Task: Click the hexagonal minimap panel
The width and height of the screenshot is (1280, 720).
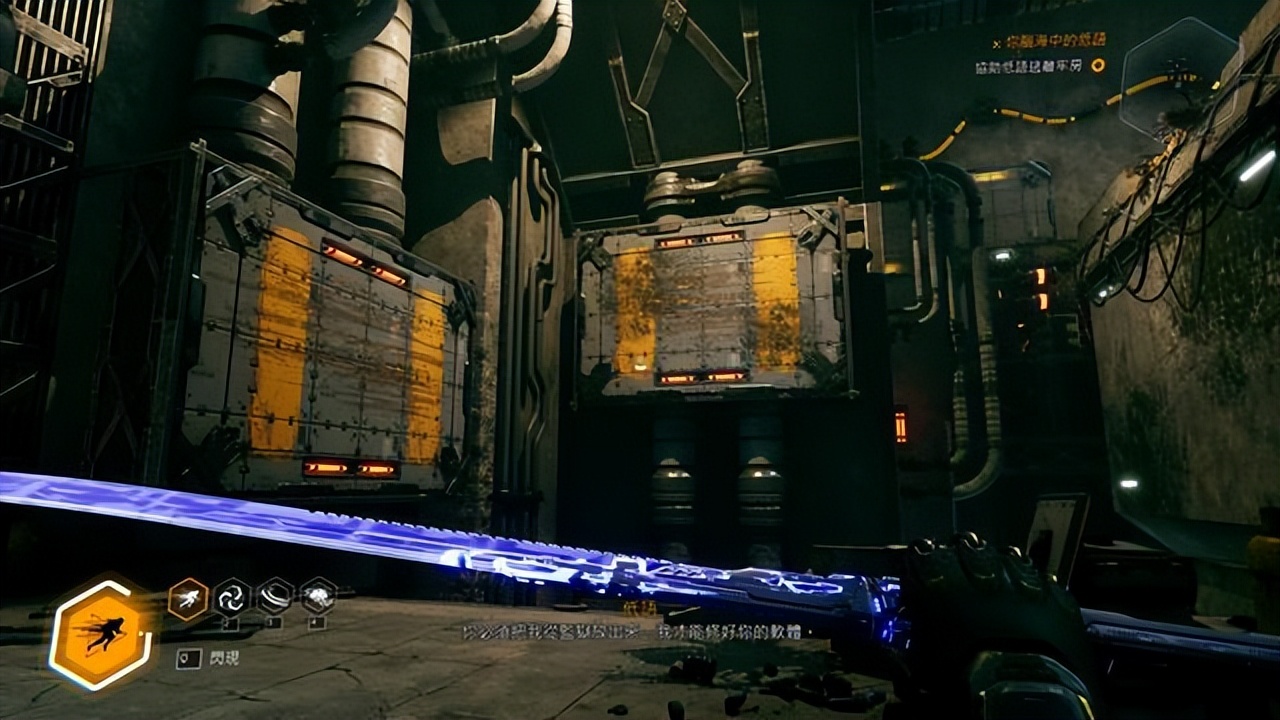Action: point(1178,78)
